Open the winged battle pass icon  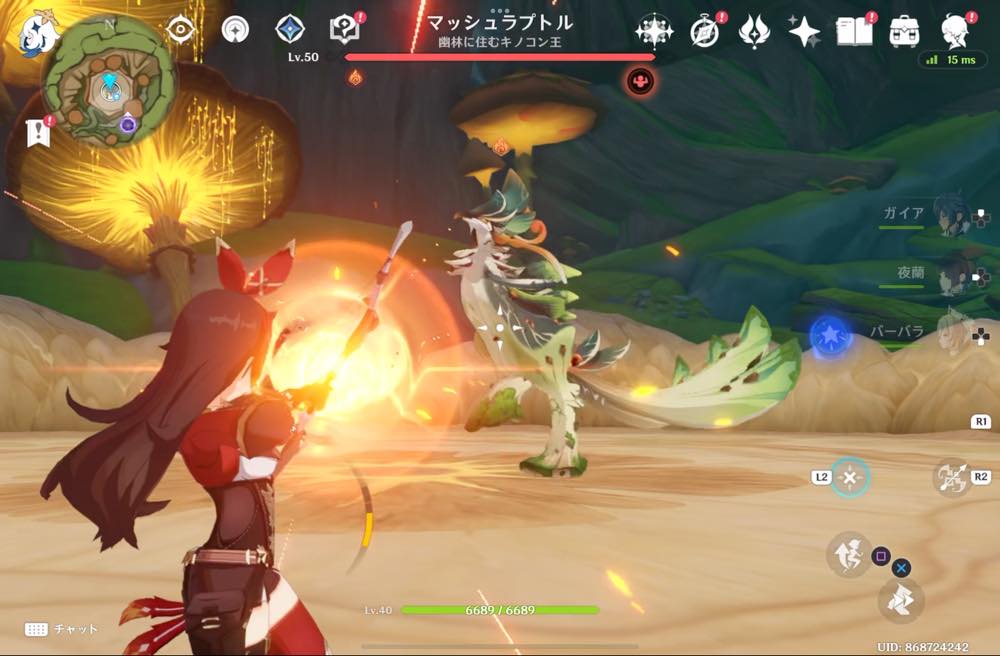tap(753, 32)
